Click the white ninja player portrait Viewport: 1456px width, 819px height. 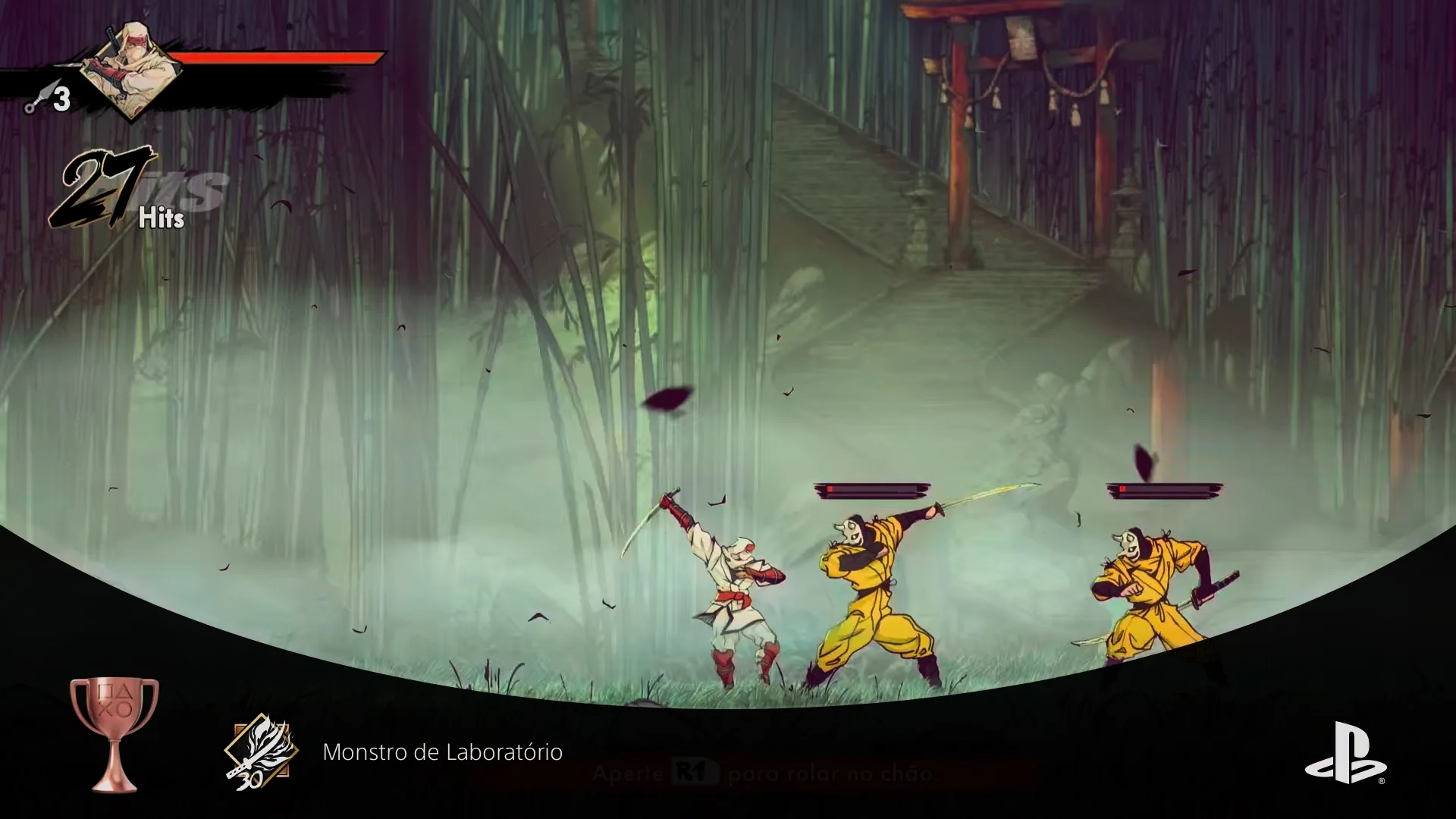click(130, 71)
